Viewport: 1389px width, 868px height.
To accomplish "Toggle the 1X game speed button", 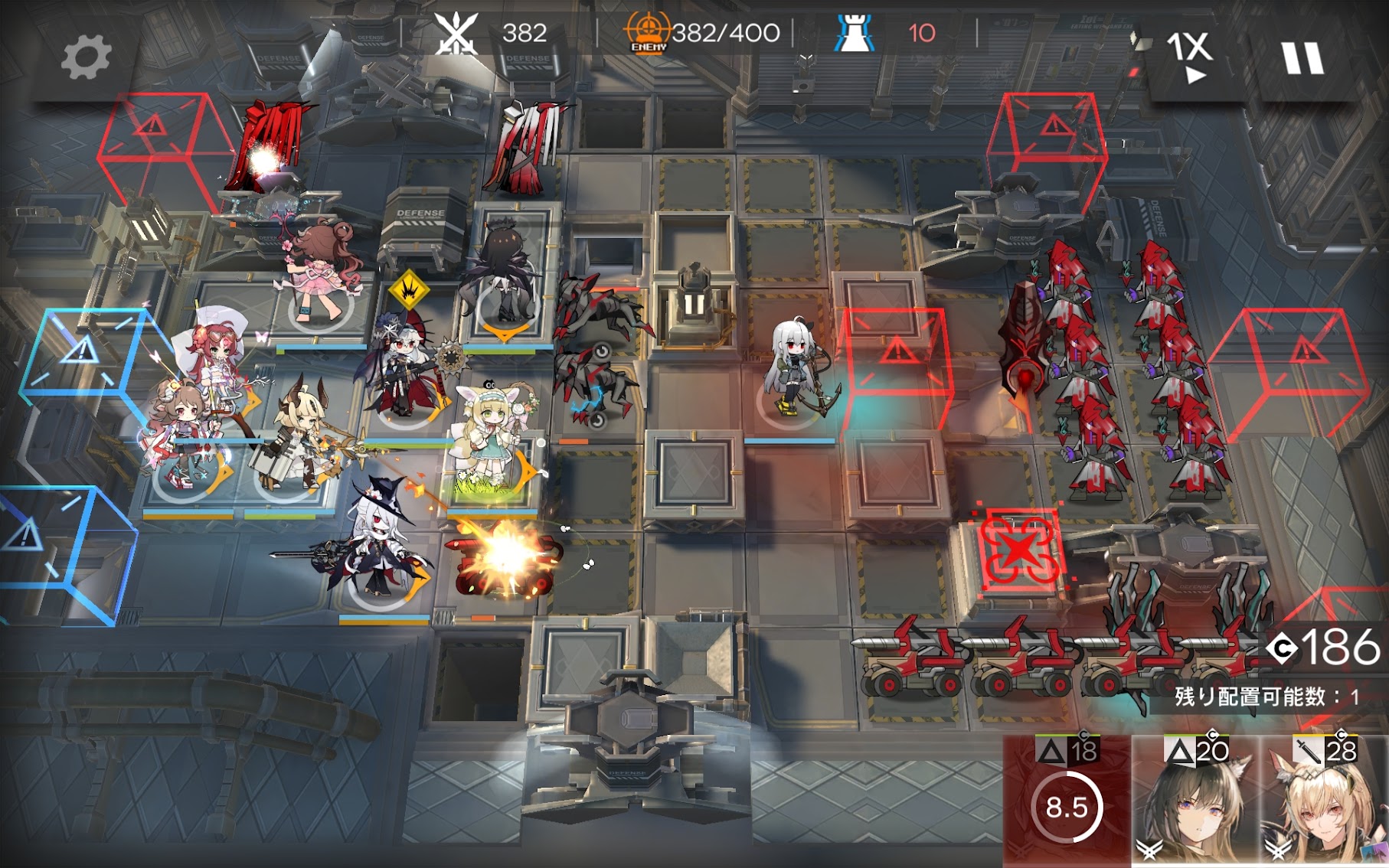I will coord(1189,55).
